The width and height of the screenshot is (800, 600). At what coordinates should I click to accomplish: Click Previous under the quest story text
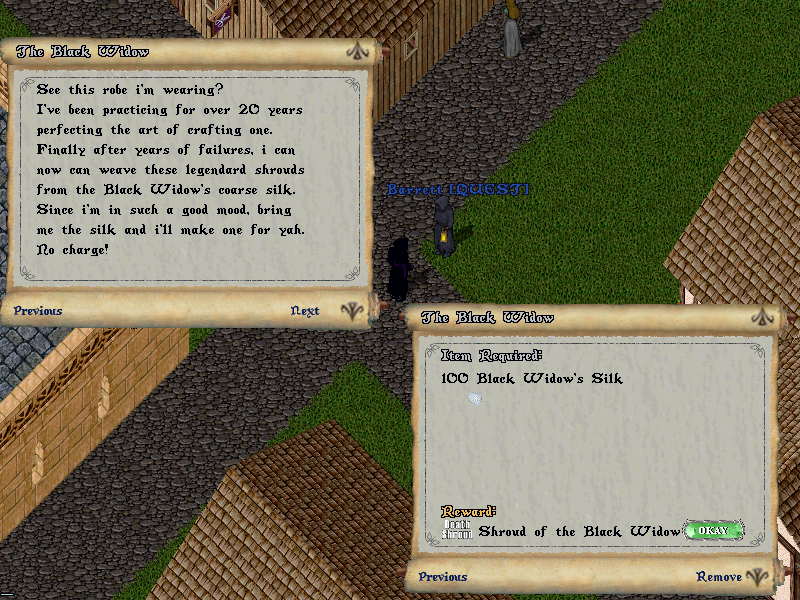(x=38, y=311)
